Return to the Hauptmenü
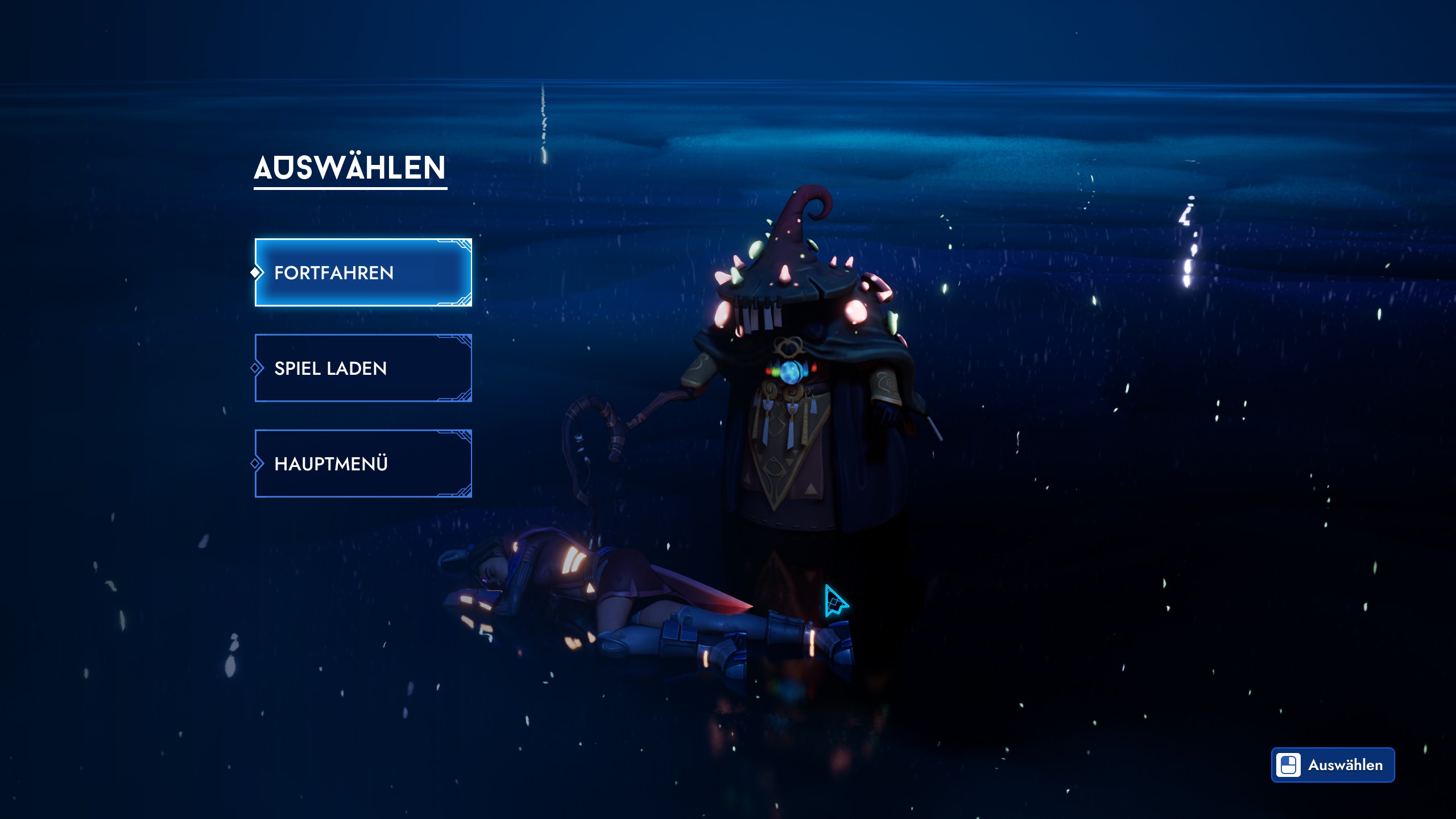Screen dimensions: 1456x819 click(x=363, y=464)
